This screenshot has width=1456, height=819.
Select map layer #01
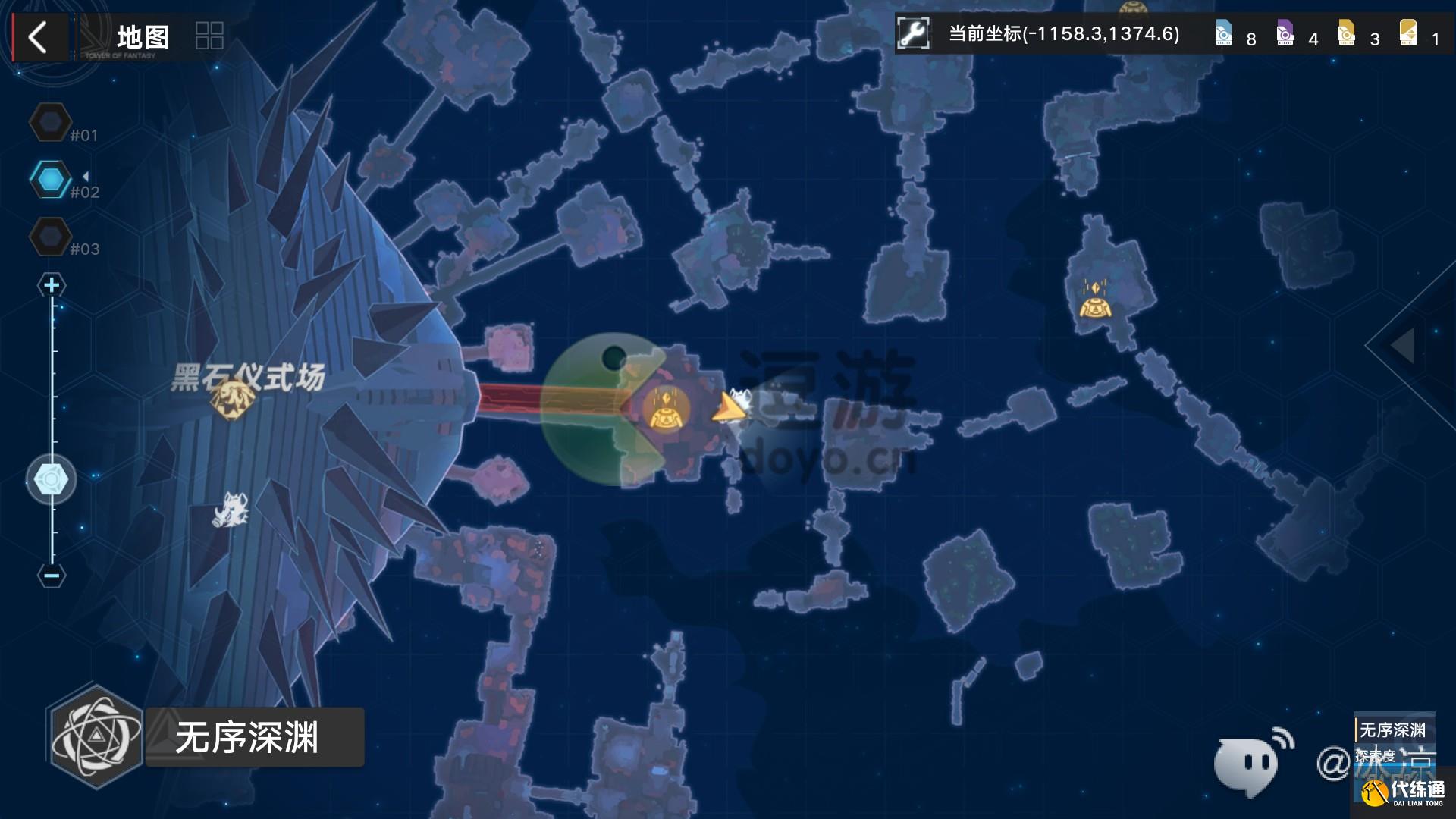pos(50,122)
